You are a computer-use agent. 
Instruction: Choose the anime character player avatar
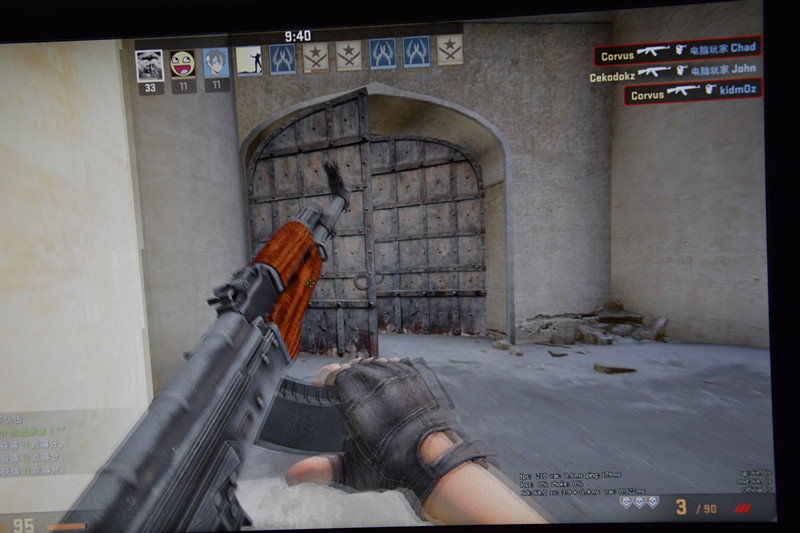(x=216, y=63)
